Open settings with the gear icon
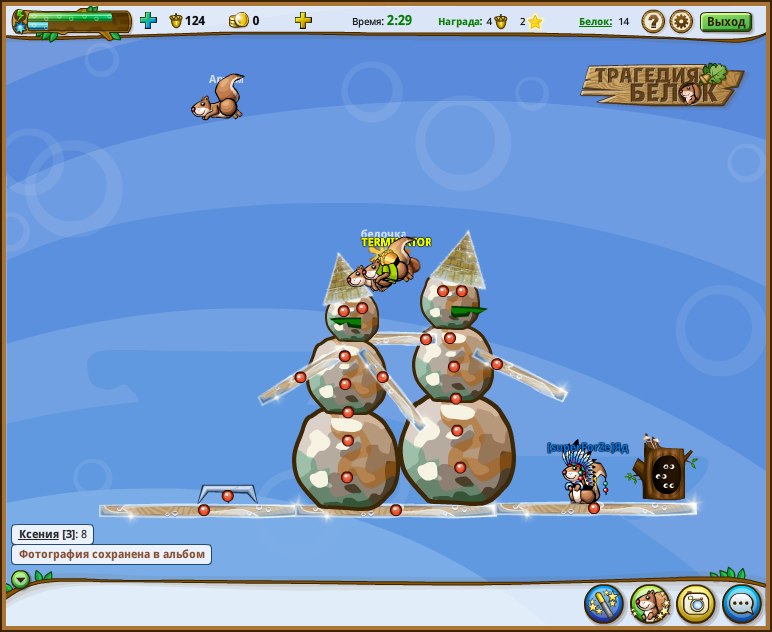The image size is (772, 632). click(x=681, y=21)
